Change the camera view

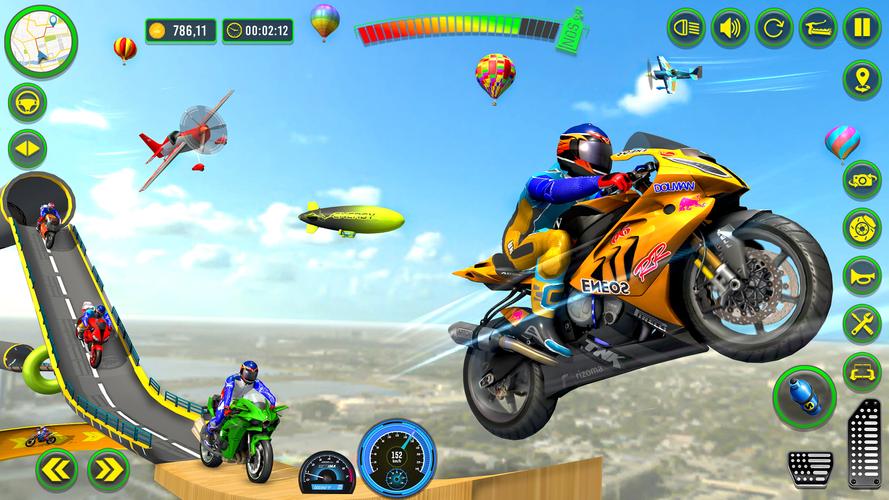point(862,180)
